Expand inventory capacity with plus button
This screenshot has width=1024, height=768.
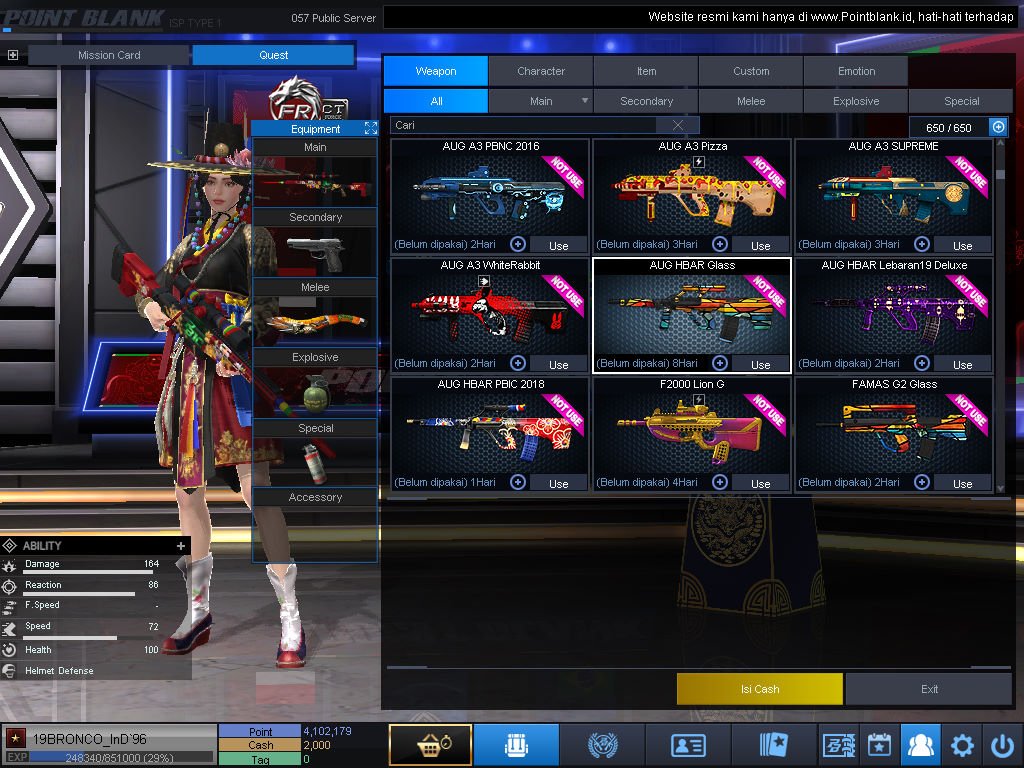(998, 127)
